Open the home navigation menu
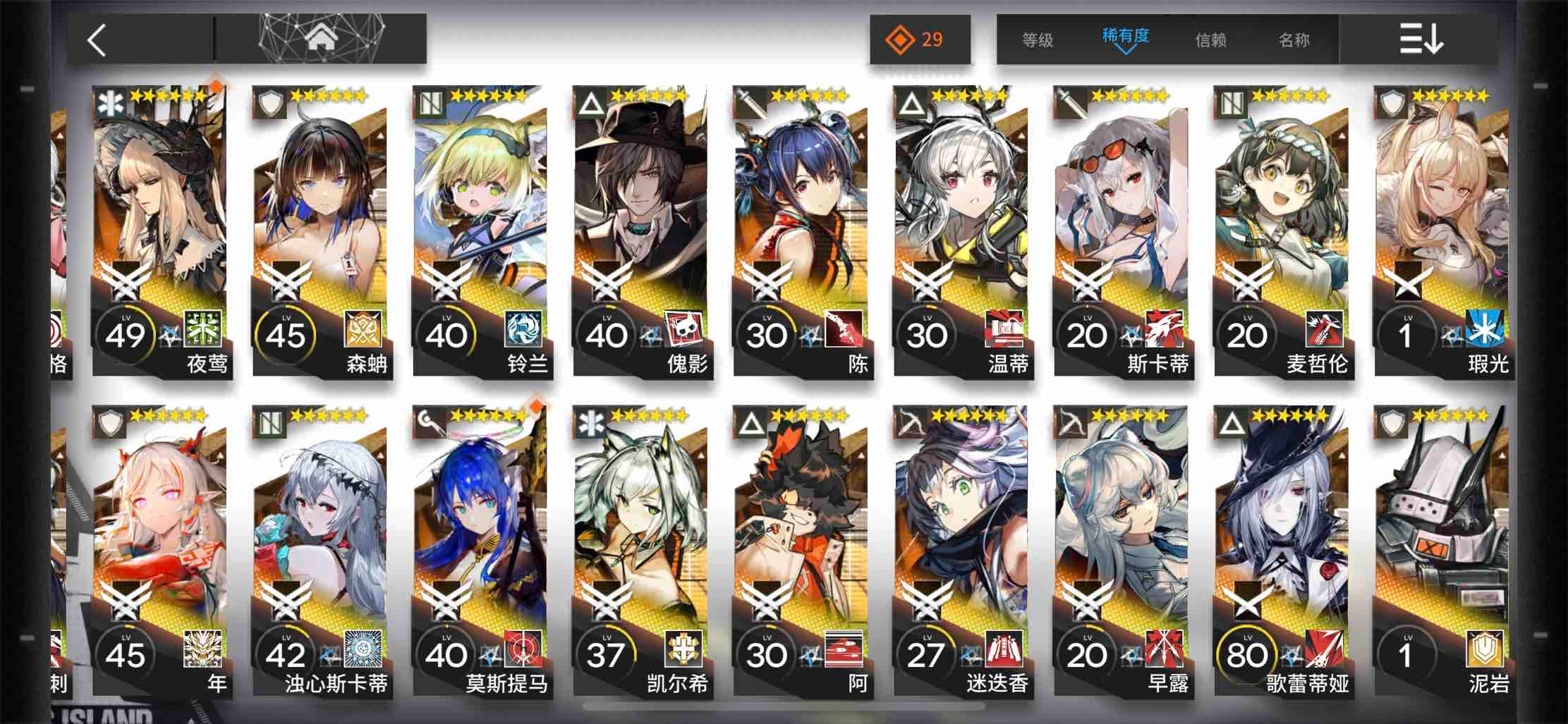 click(321, 39)
